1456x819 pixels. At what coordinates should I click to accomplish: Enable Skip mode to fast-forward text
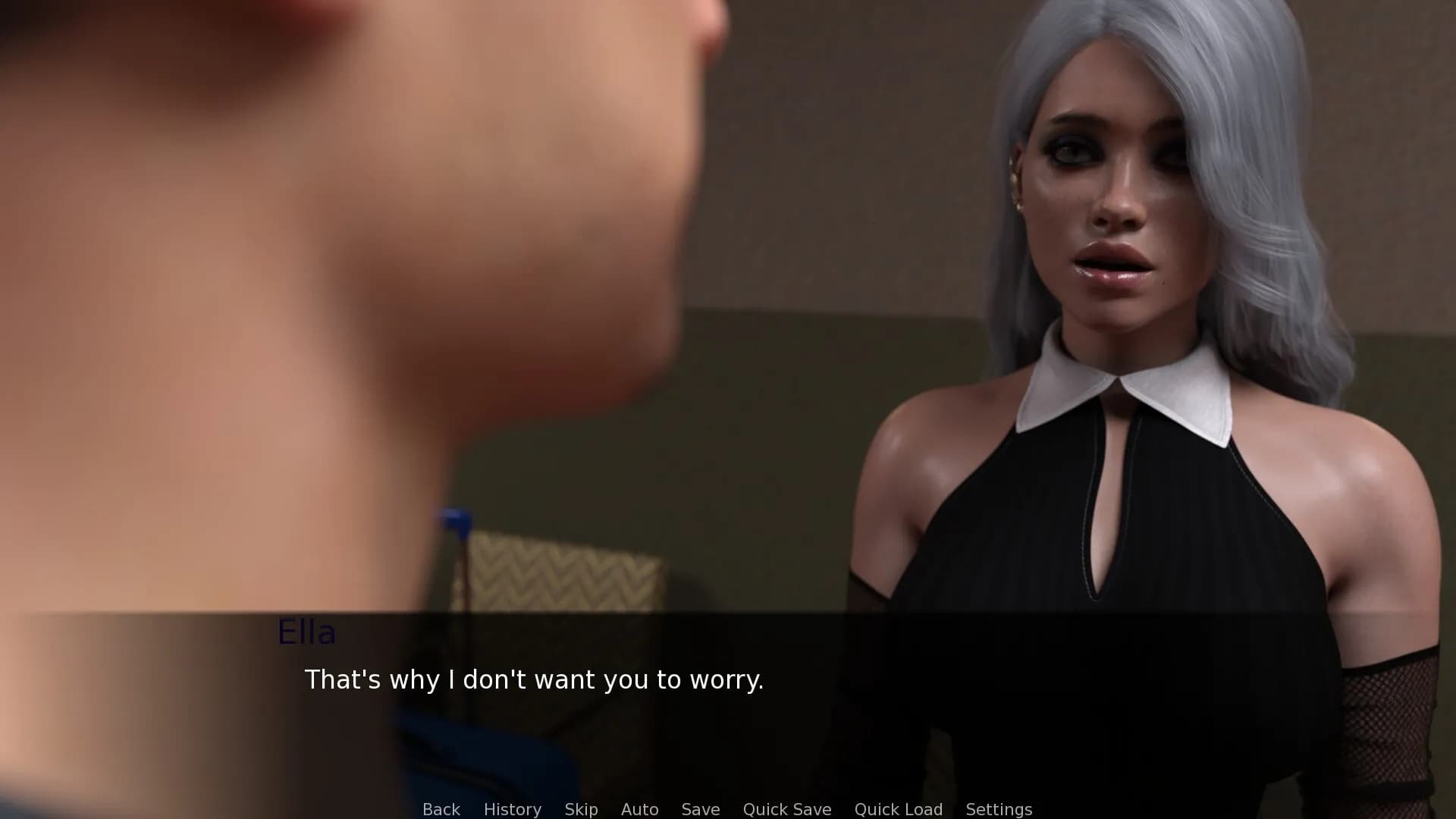[x=580, y=809]
